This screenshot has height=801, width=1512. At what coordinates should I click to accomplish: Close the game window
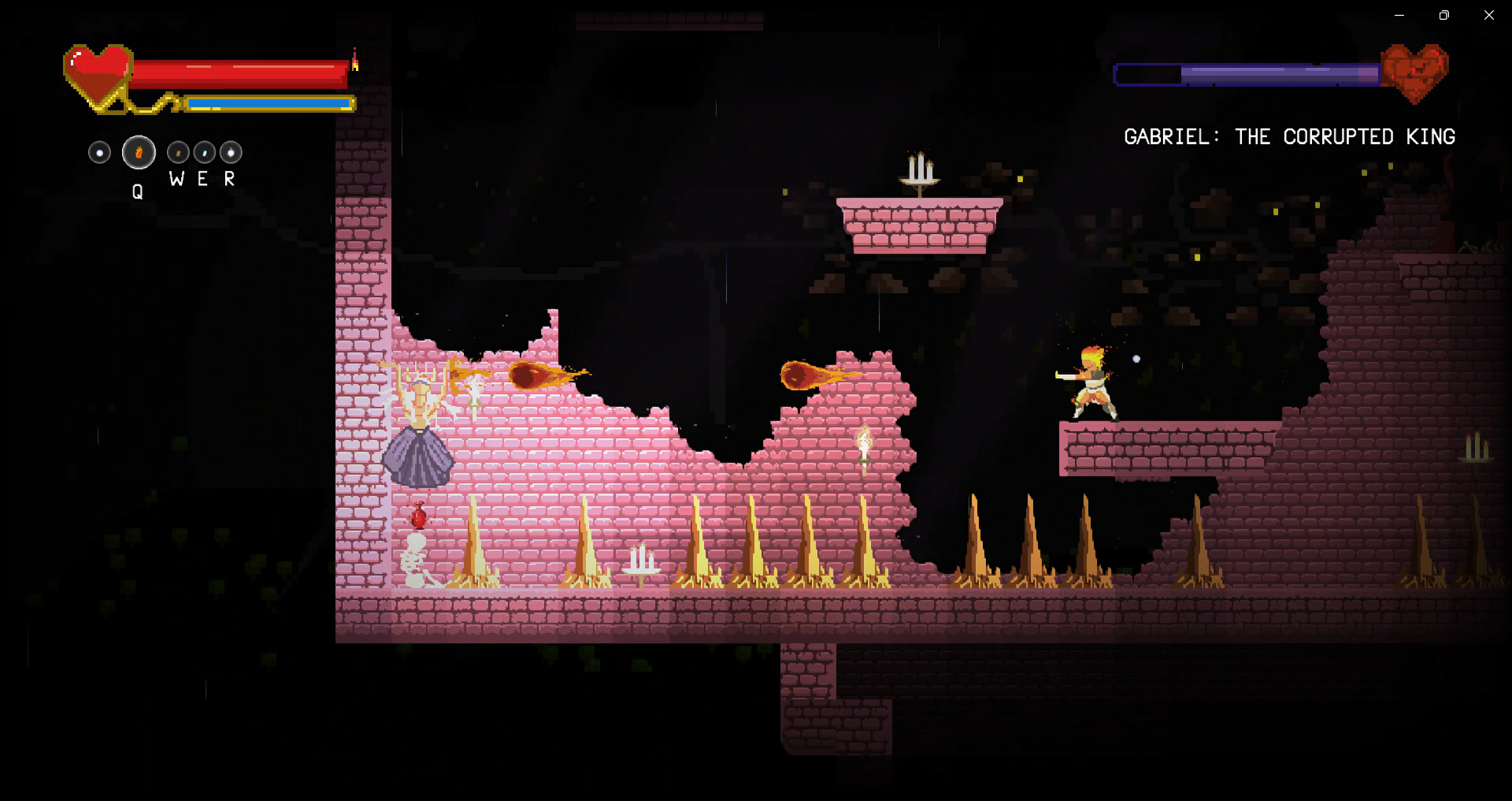coord(1488,15)
